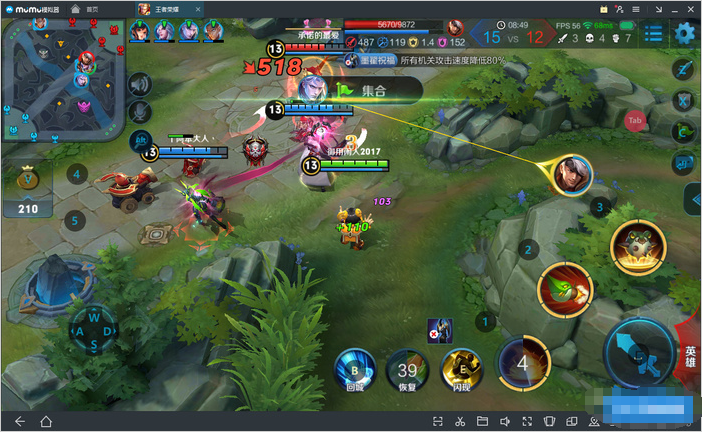Send the flag gather signal
702x432 pixels.
click(684, 131)
